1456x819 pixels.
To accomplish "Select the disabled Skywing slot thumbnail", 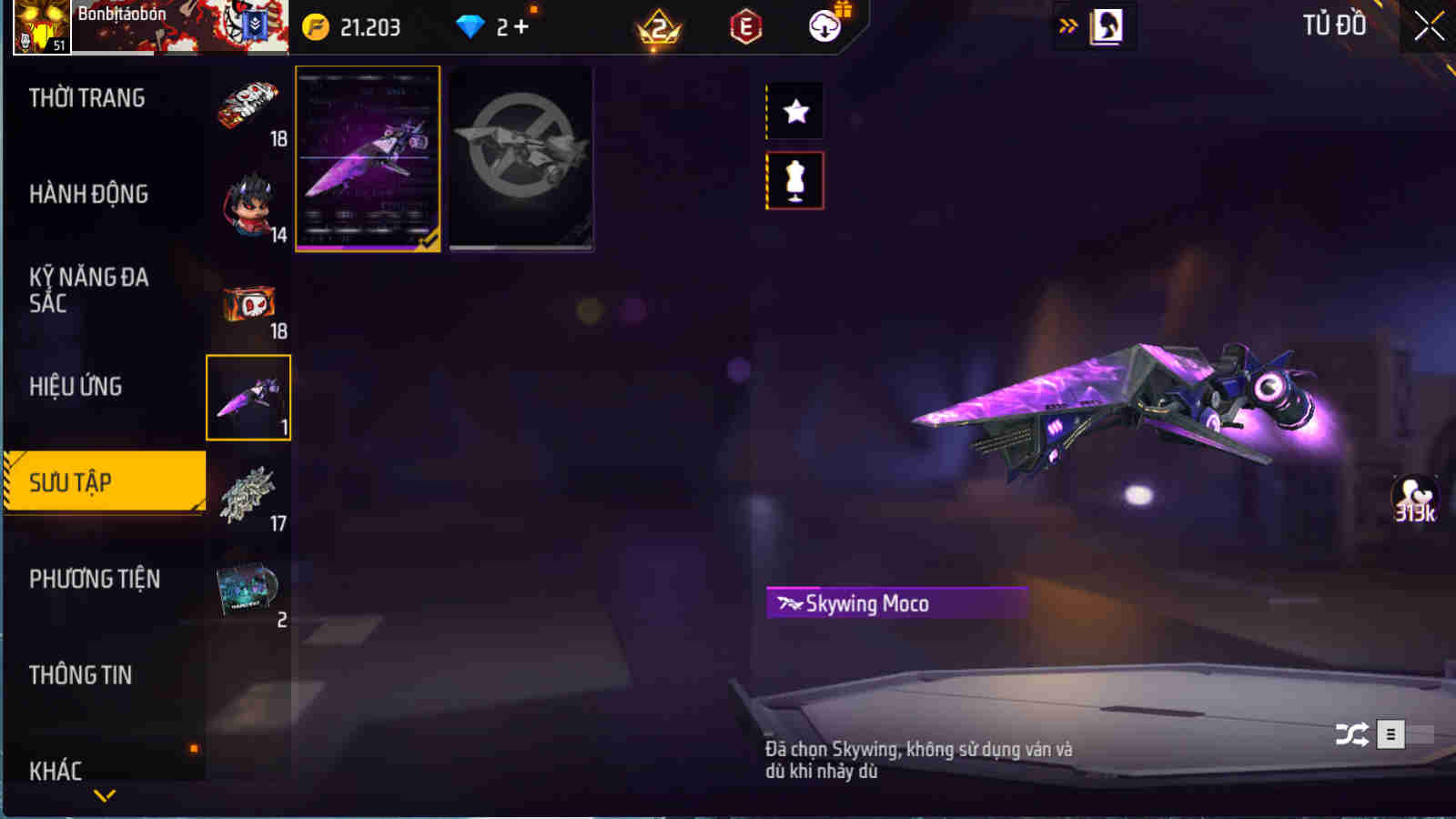I will (x=521, y=157).
